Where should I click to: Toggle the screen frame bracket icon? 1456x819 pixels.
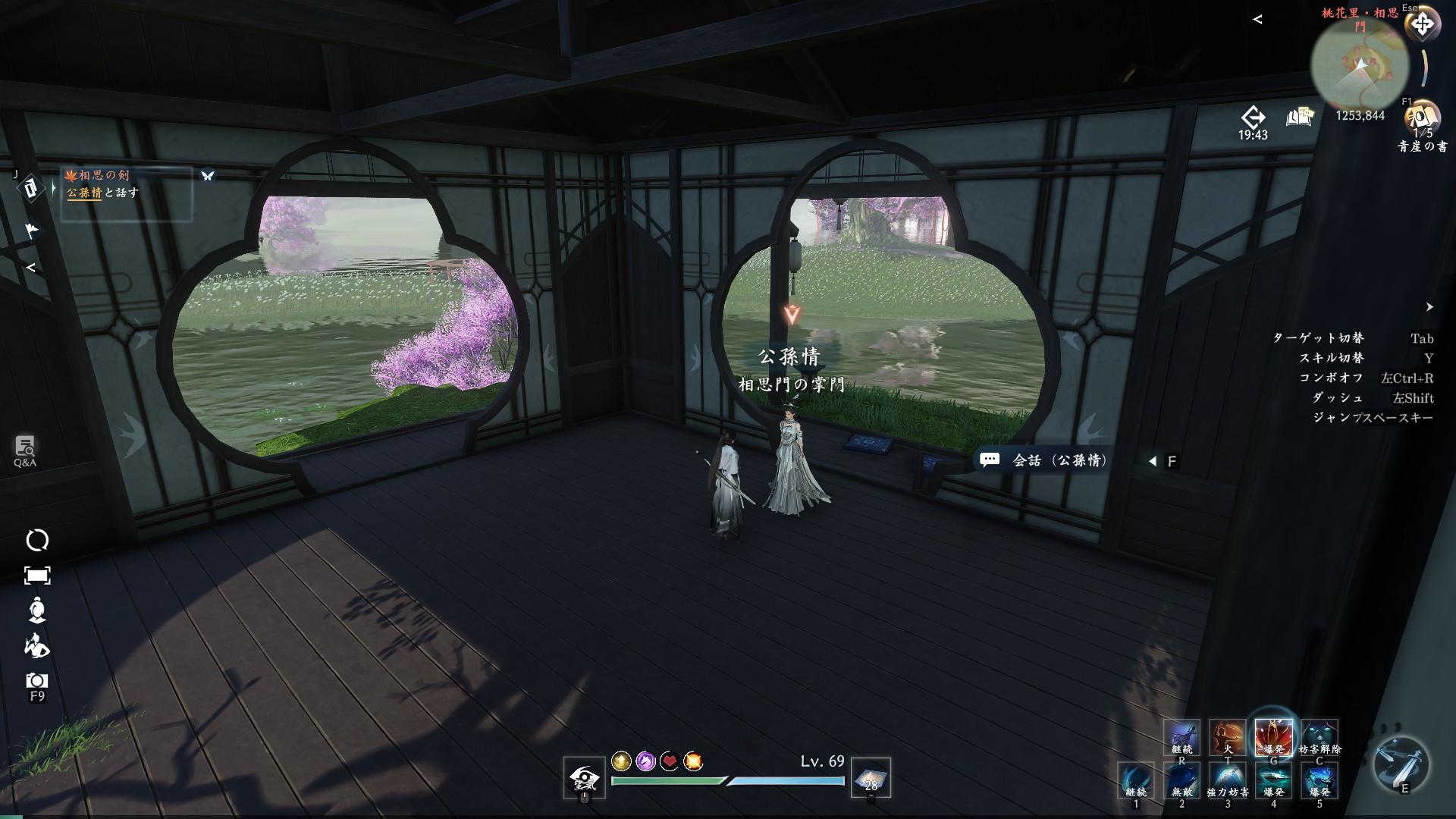point(37,576)
